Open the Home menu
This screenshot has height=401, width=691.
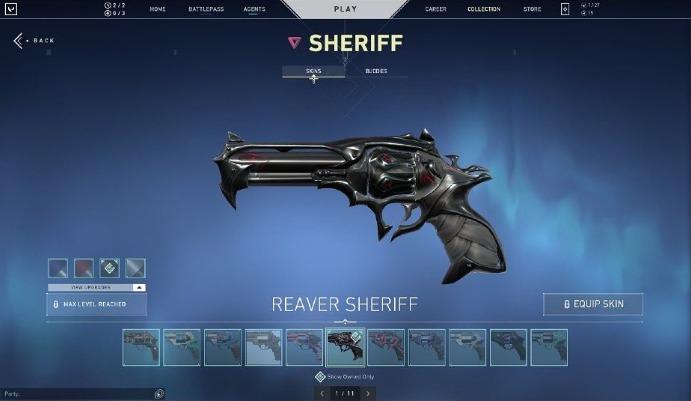coord(157,9)
